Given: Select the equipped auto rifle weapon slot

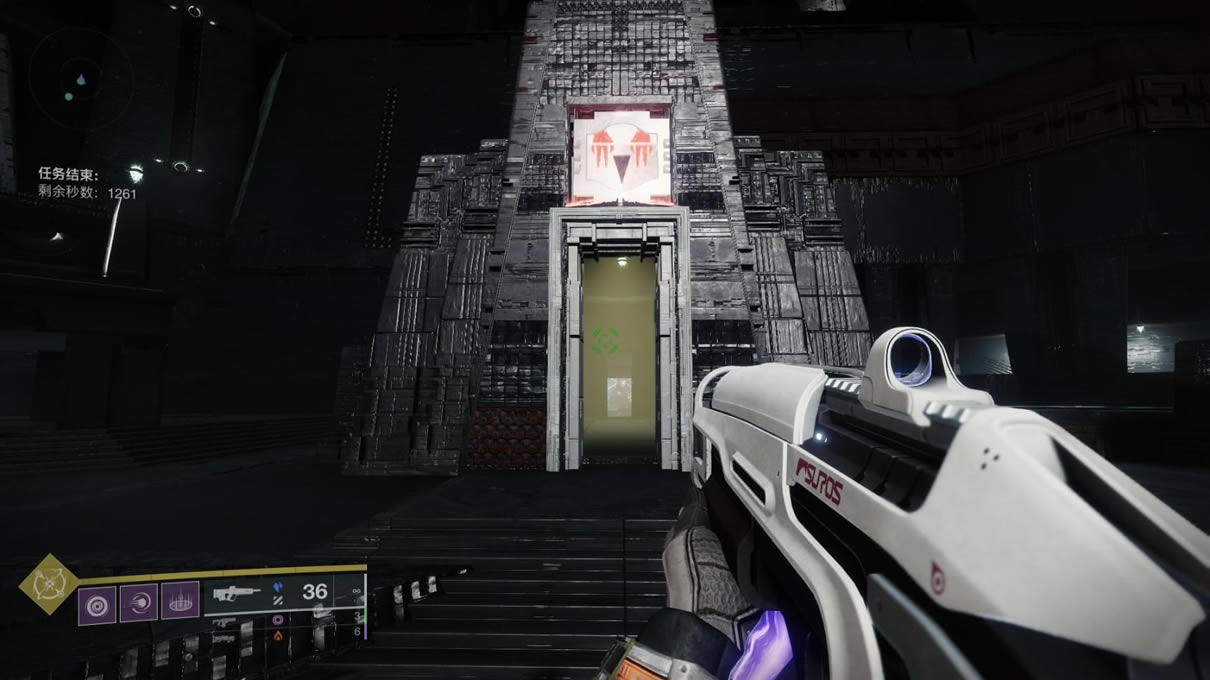Looking at the screenshot, I should (x=240, y=594).
